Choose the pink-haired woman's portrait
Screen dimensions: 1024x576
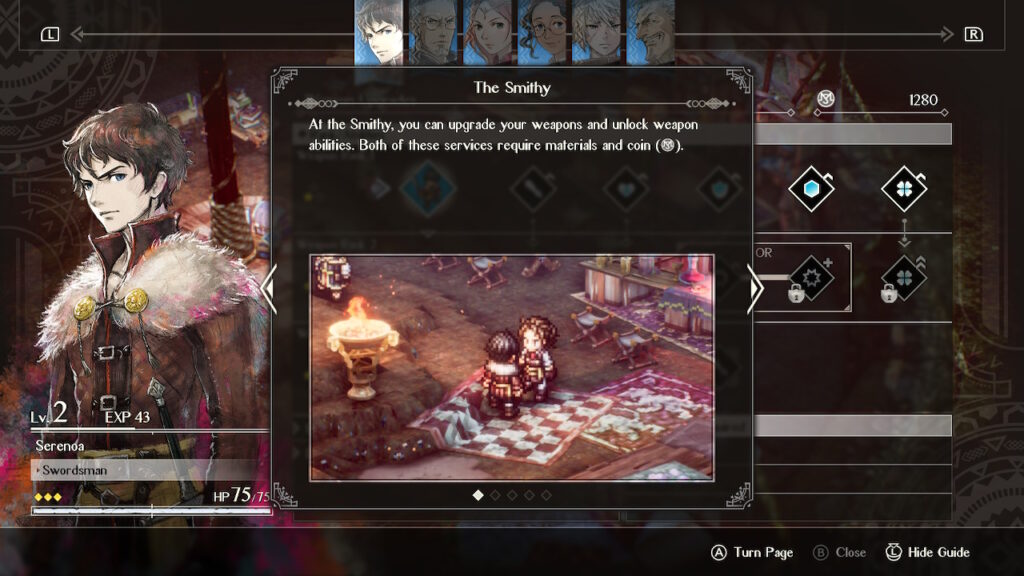click(x=488, y=33)
